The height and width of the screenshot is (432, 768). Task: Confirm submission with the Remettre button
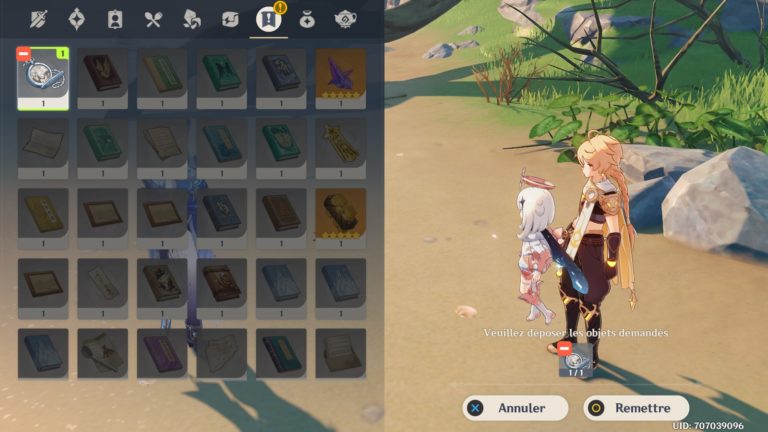(636, 408)
